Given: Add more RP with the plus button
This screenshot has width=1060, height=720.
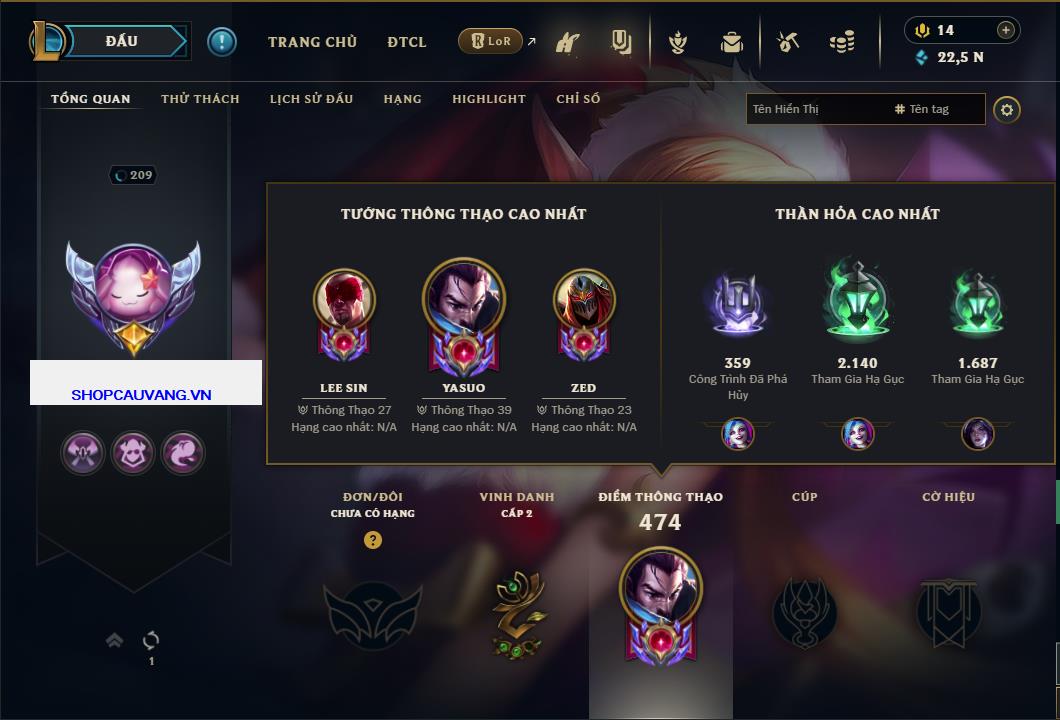Looking at the screenshot, I should click(1006, 30).
